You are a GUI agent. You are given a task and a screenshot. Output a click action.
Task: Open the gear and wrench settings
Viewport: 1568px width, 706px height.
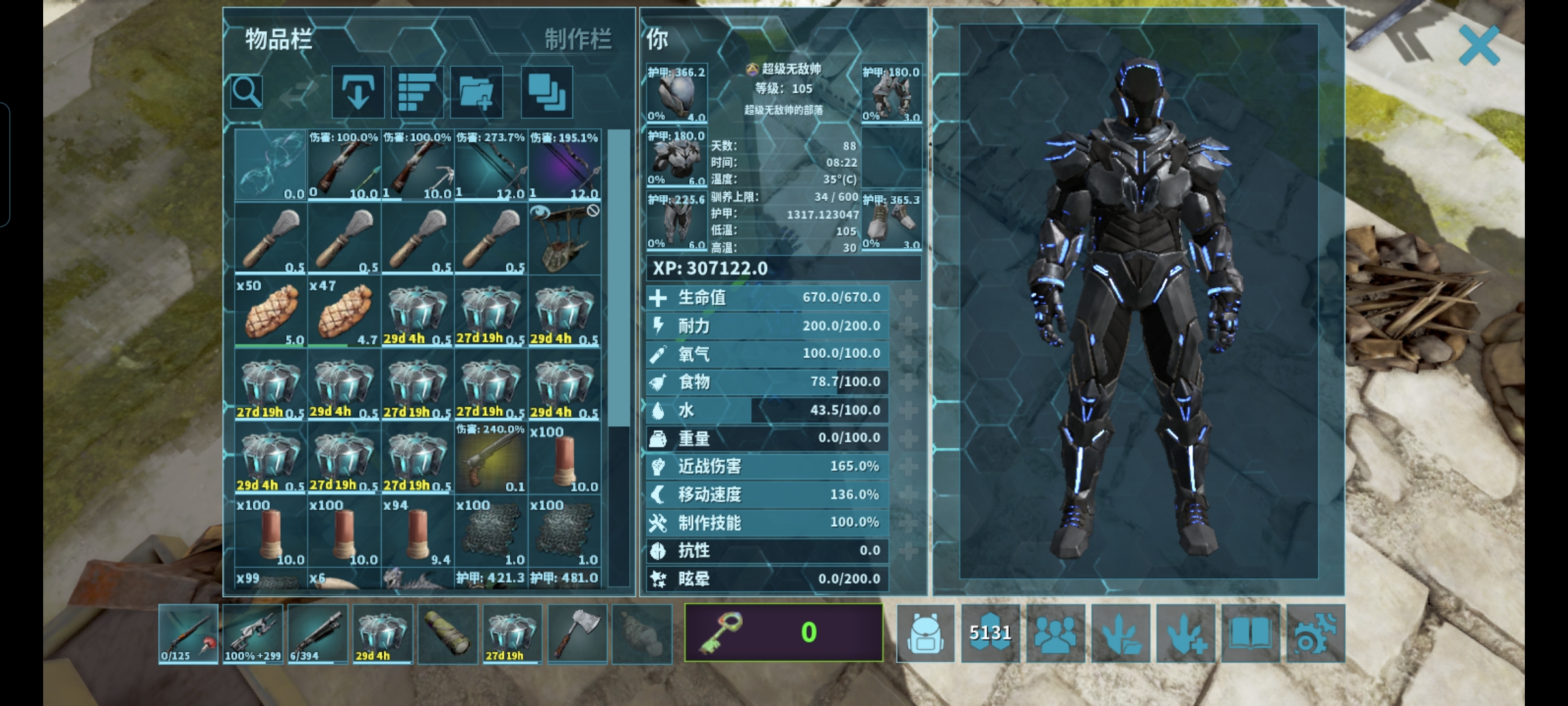[x=1315, y=633]
